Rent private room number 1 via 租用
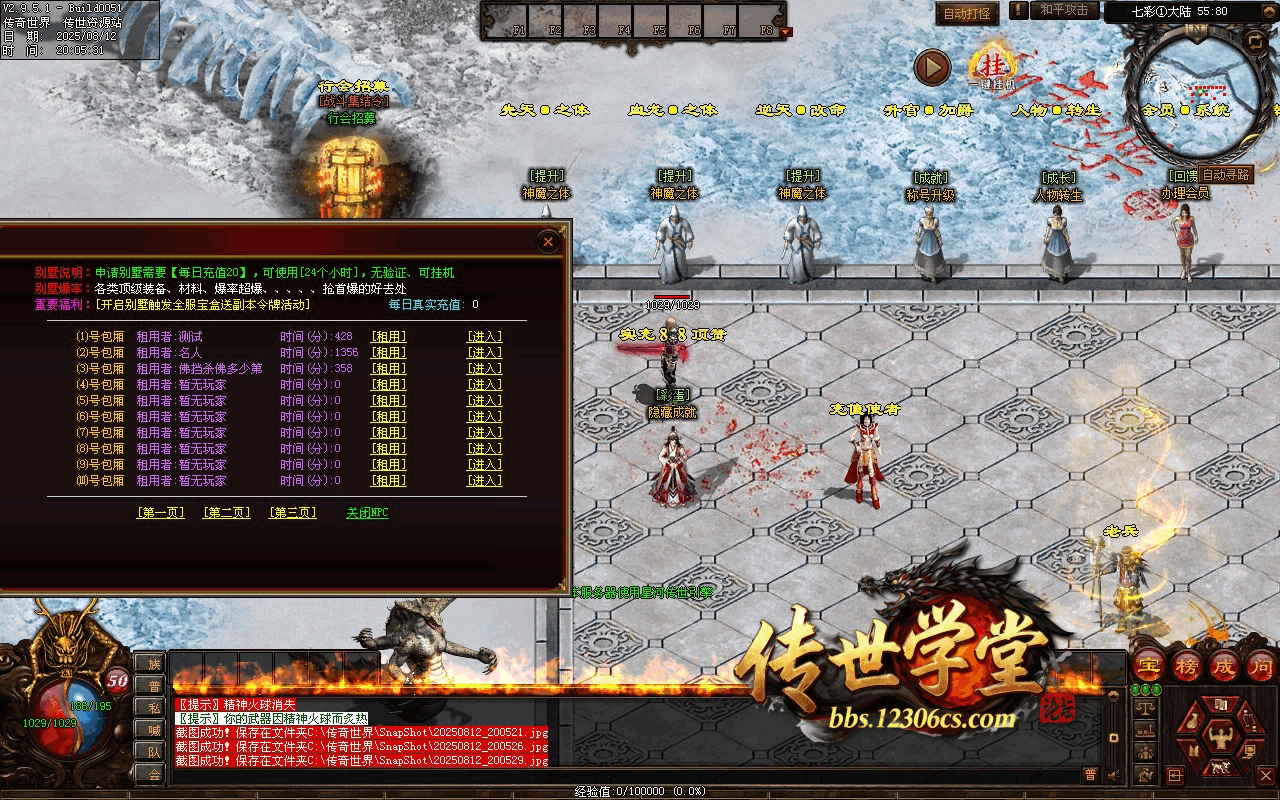Image resolution: width=1280 pixels, height=800 pixels. [389, 337]
